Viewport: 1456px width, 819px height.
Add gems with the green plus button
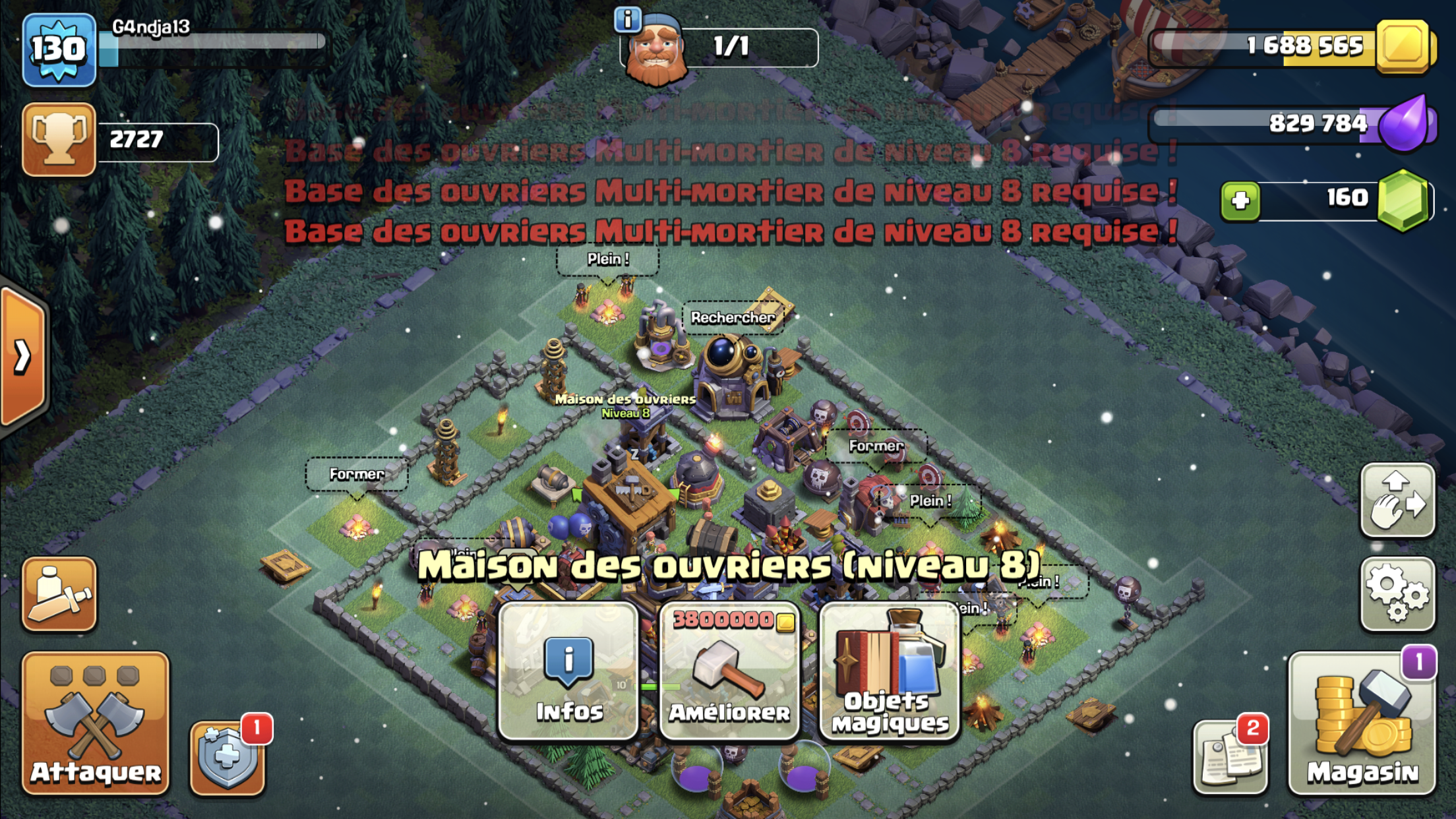point(1240,200)
